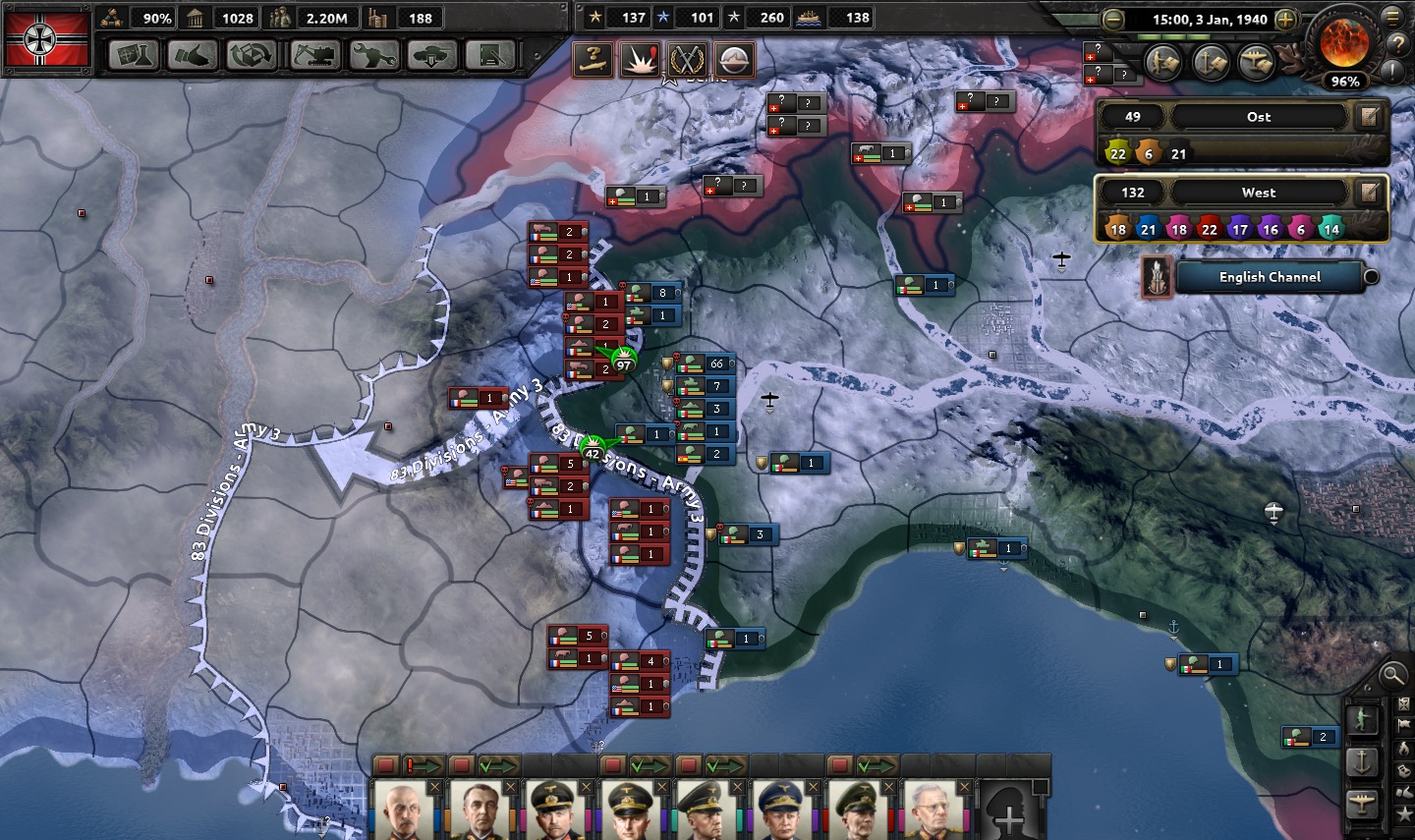Open the Research menu with flask icon
Screen dimensions: 1415x840
[134, 55]
